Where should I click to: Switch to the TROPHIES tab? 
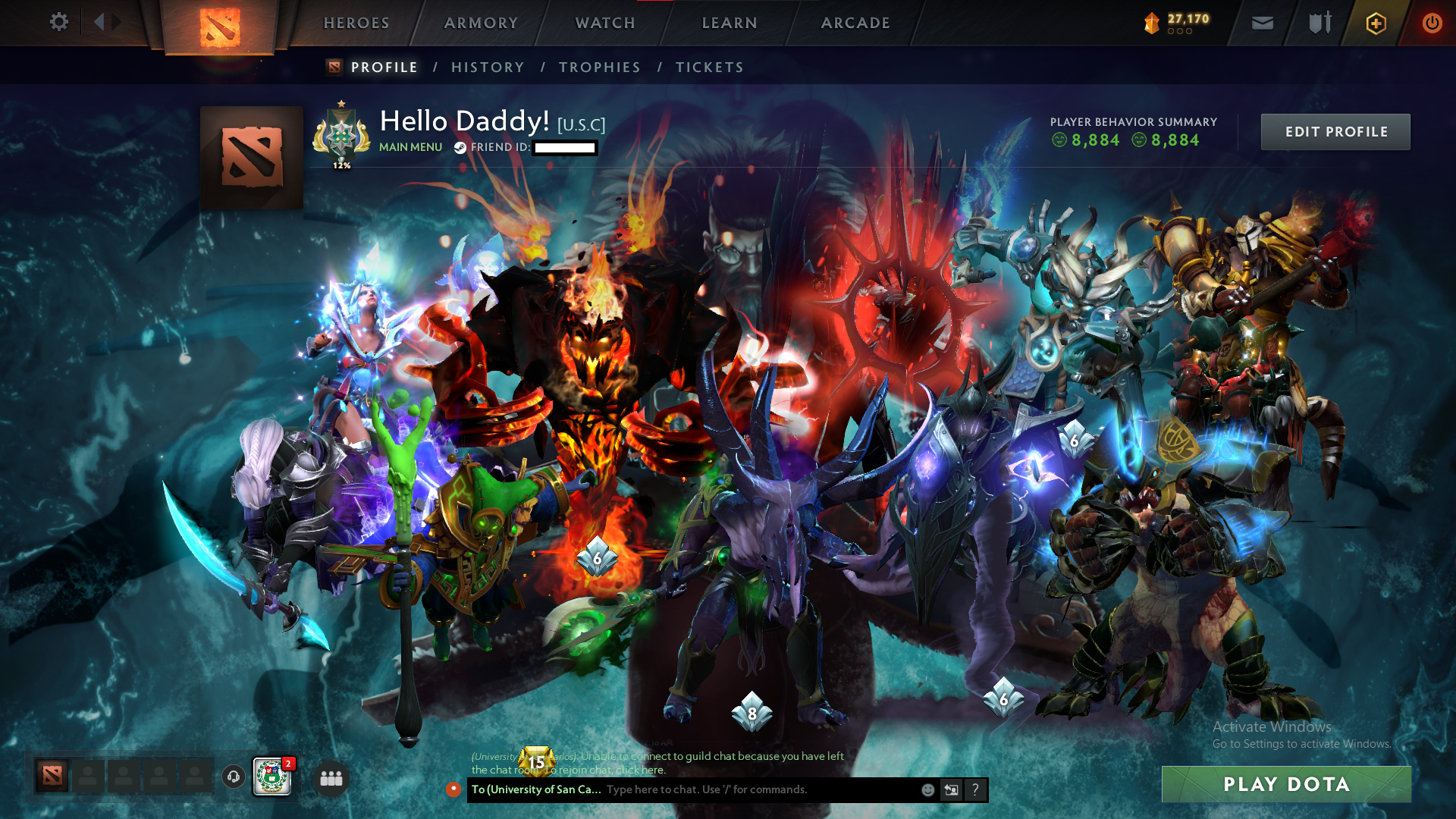(599, 67)
